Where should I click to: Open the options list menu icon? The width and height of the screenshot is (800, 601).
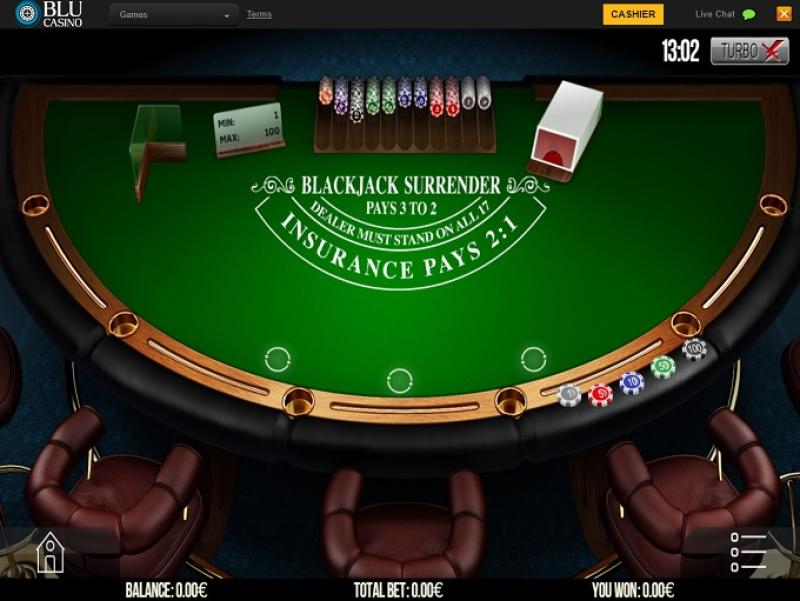click(747, 551)
